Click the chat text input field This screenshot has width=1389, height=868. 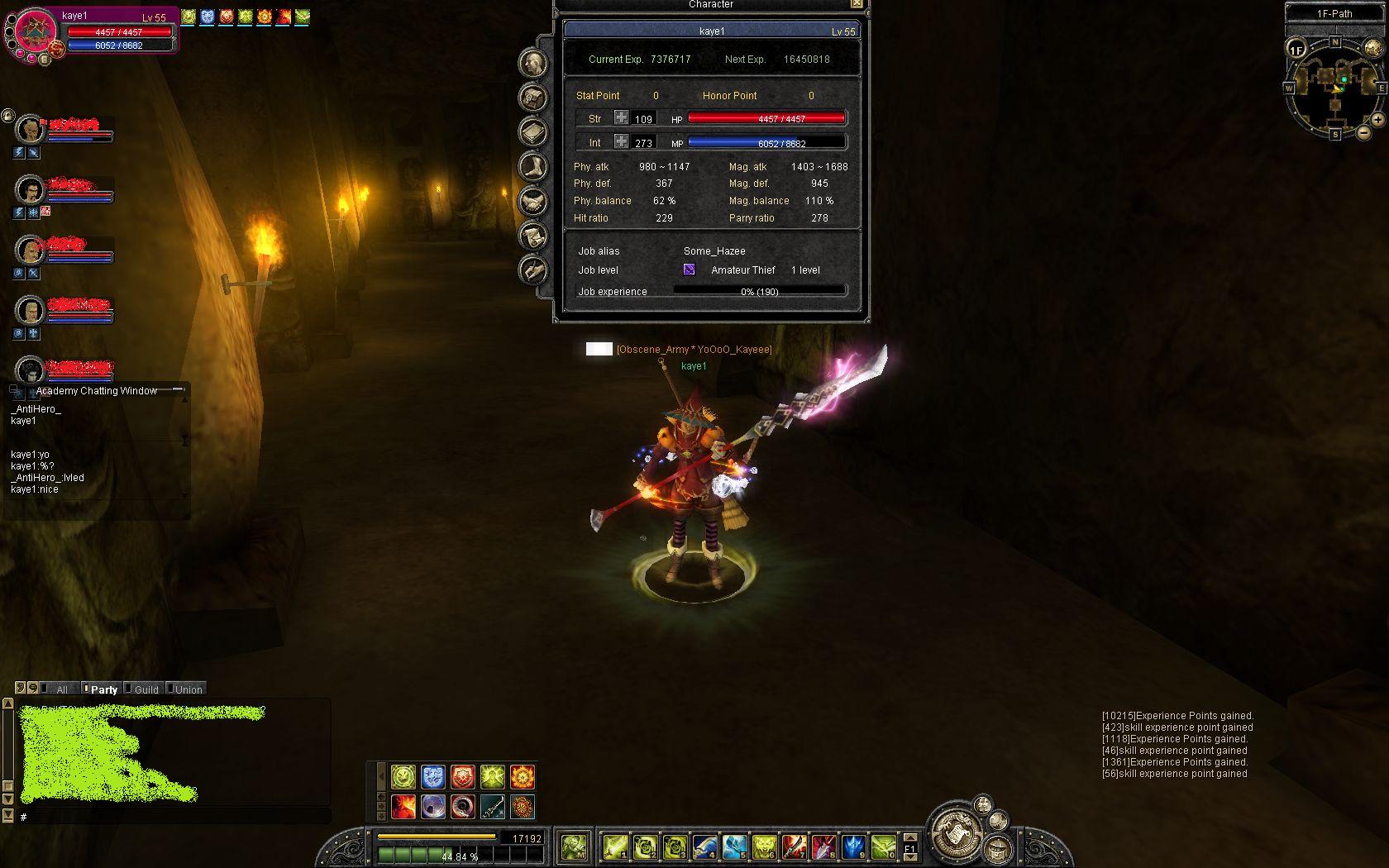point(174,817)
